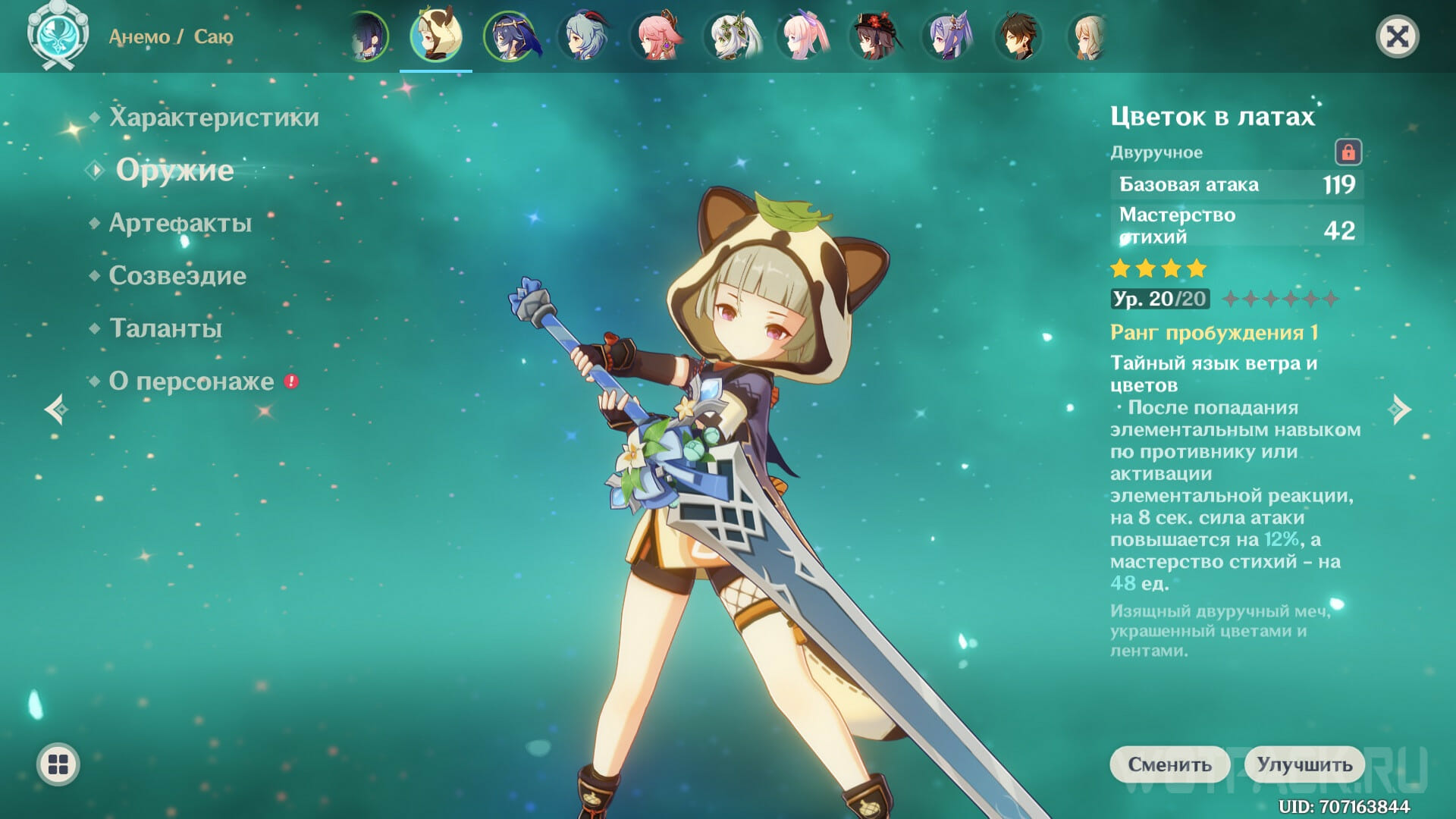Select Nahida's white-and-green-haired portrait
The height and width of the screenshot is (819, 1456).
pyautogui.click(x=730, y=36)
